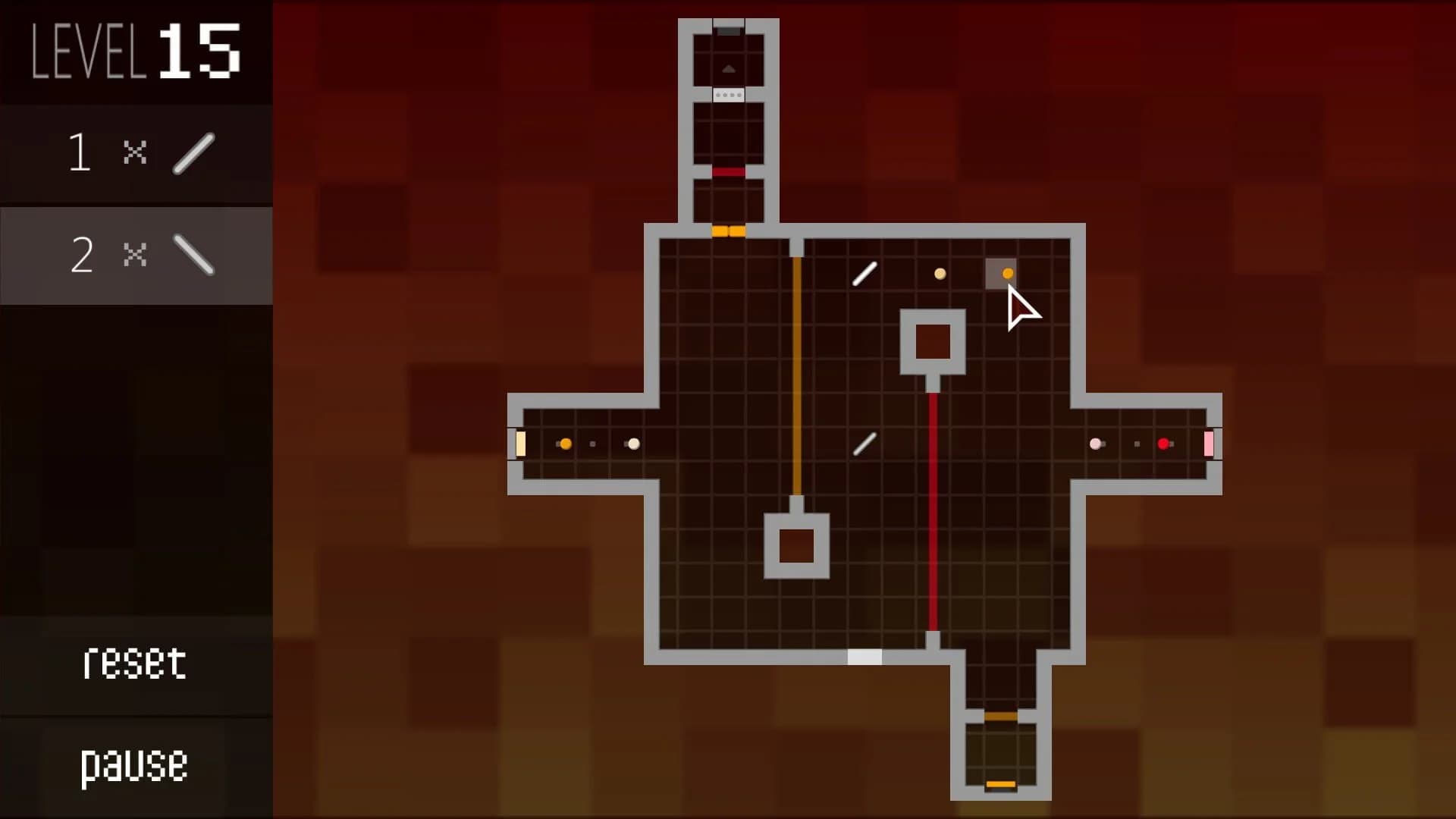Viewport: 1456px width, 819px height.
Task: Click the pink dot in the right corridor
Action: (1097, 444)
